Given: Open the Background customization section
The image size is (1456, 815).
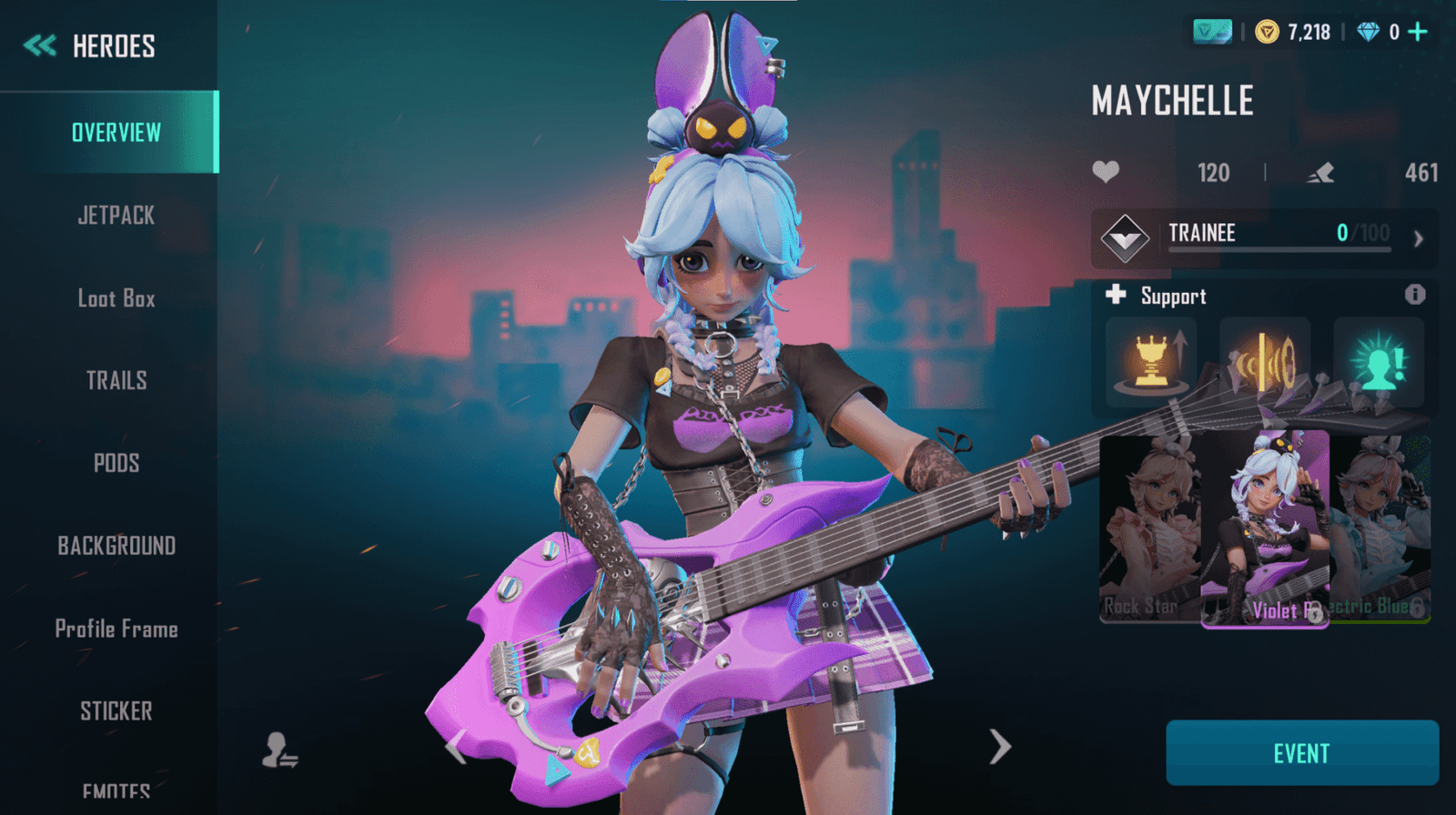Looking at the screenshot, I should 116,546.
